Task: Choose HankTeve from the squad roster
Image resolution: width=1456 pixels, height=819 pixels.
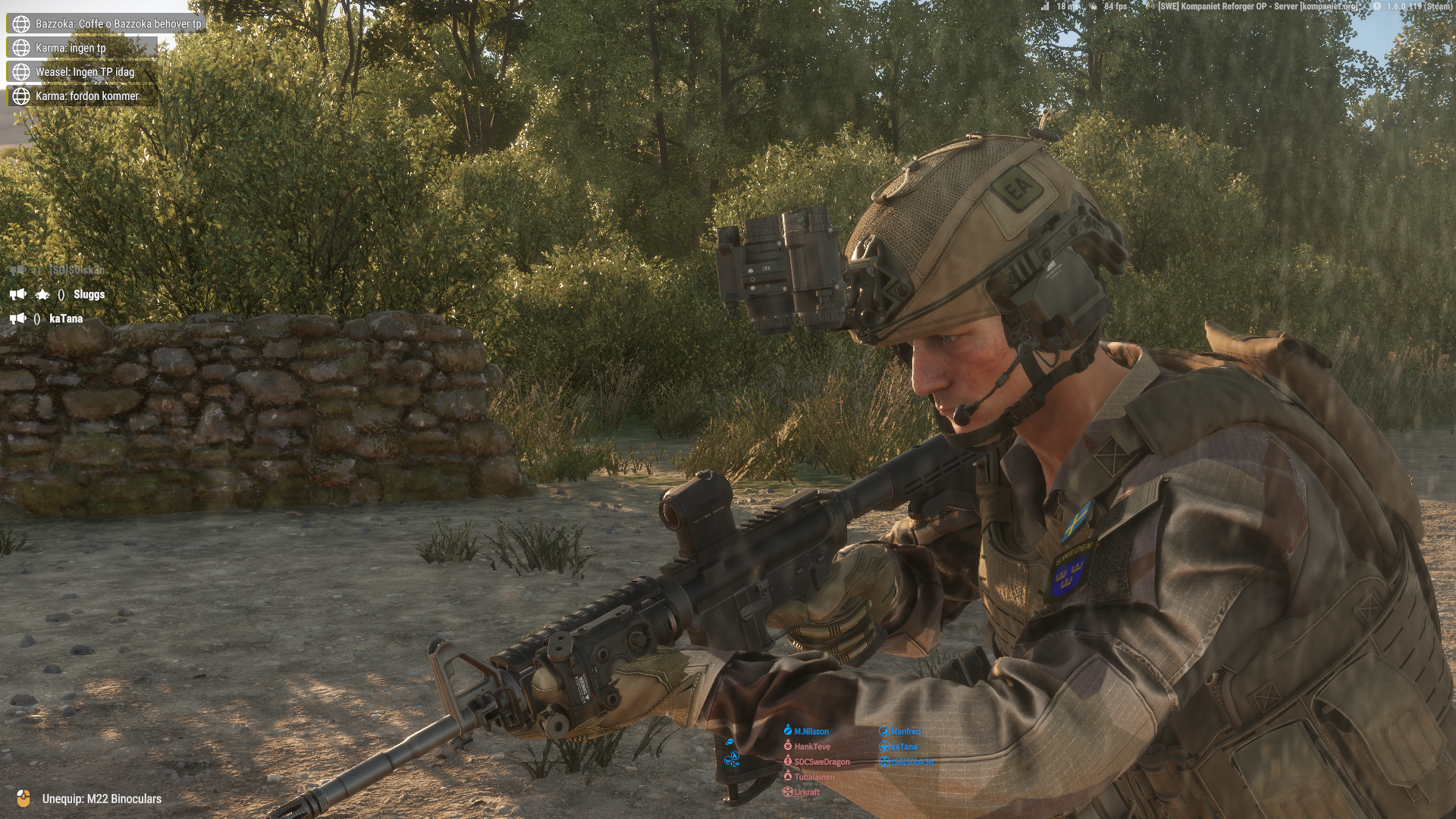Action: (x=811, y=747)
